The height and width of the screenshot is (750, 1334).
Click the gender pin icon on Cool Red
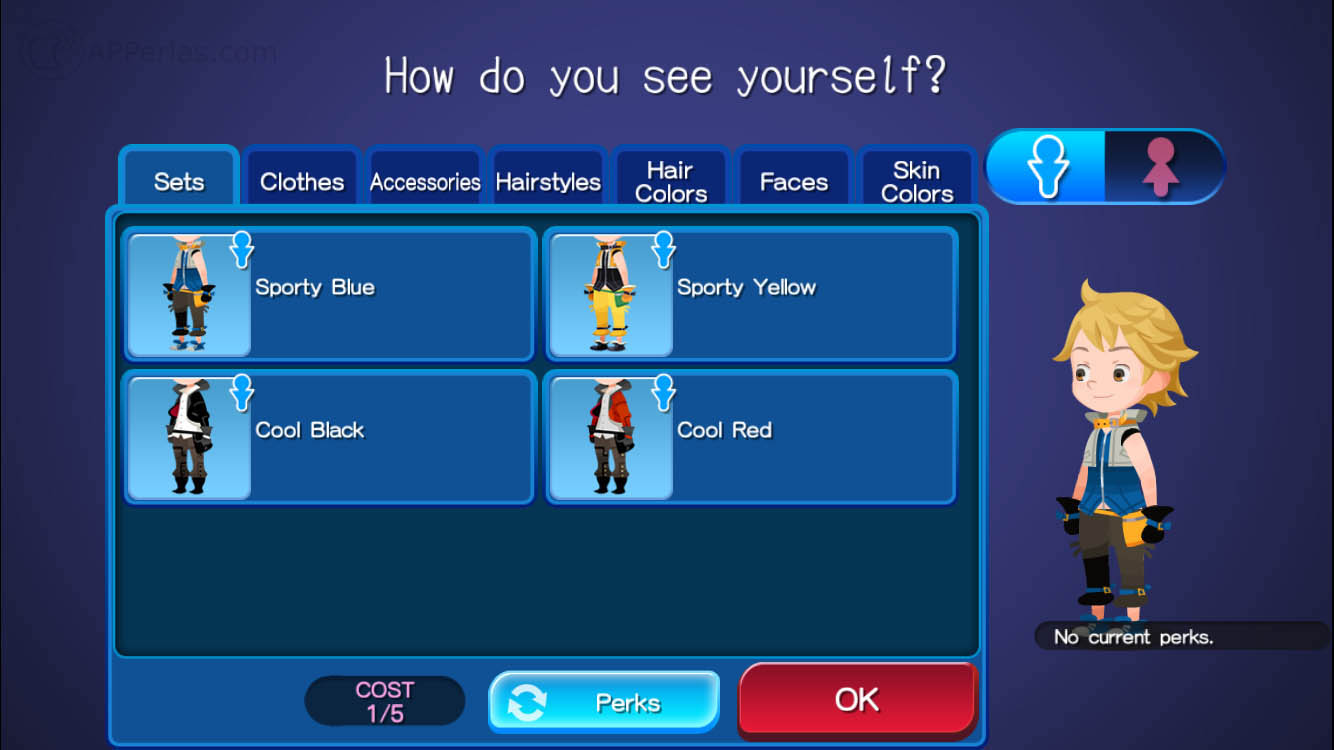(663, 394)
